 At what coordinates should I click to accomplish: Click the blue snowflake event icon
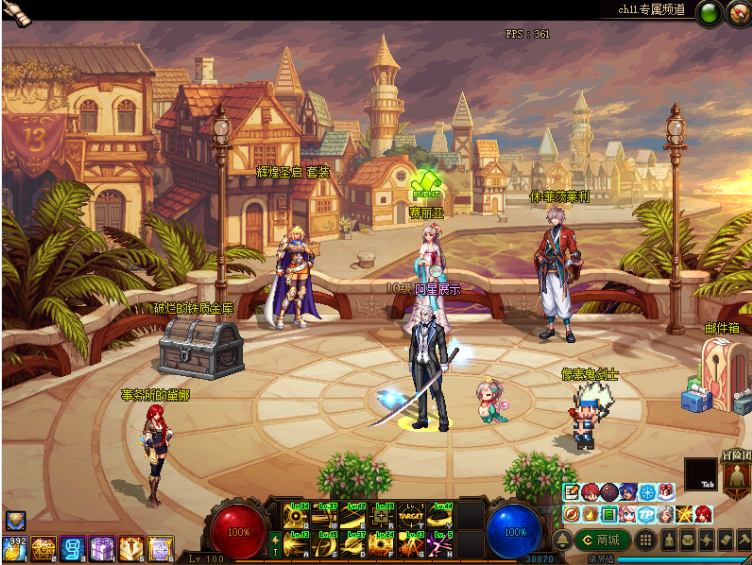pos(646,492)
